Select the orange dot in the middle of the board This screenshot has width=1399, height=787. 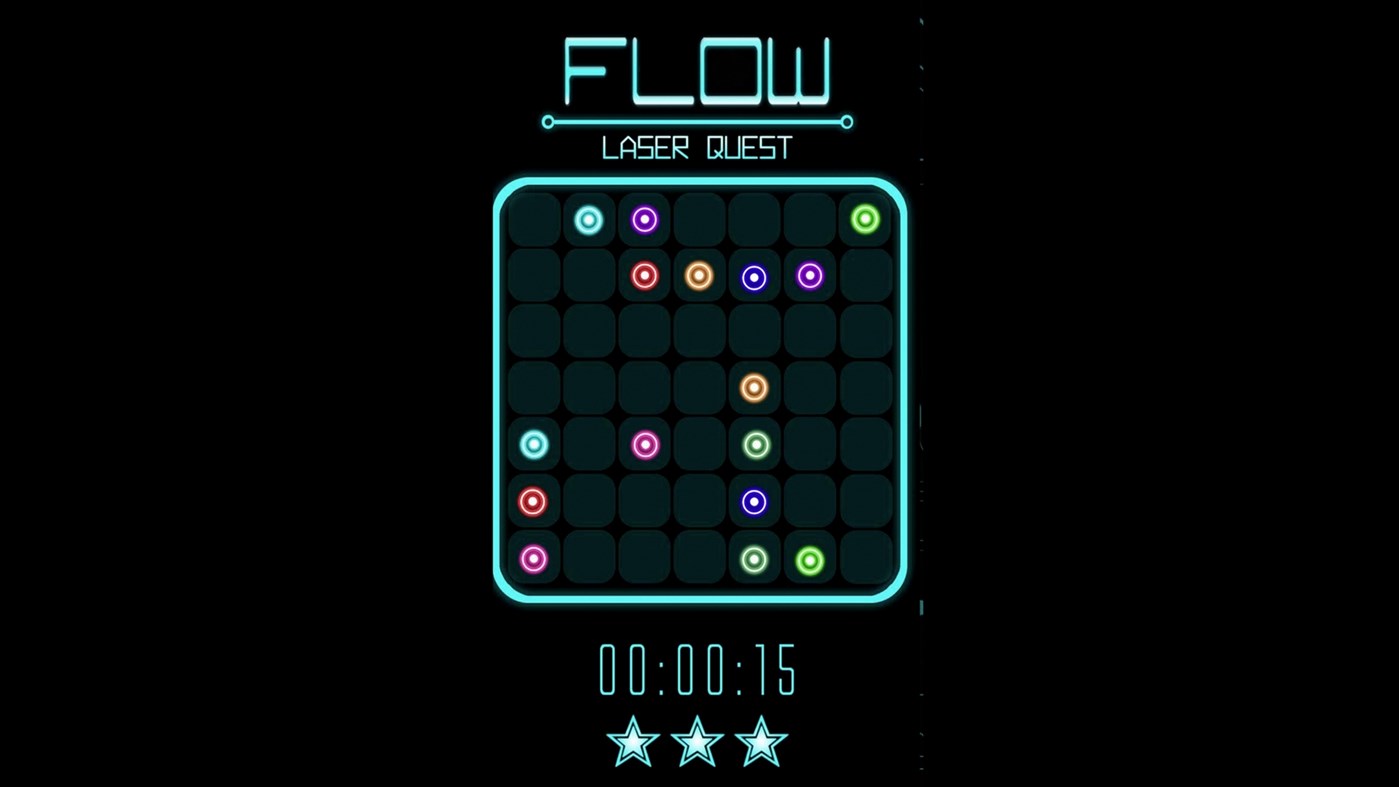[x=753, y=388]
